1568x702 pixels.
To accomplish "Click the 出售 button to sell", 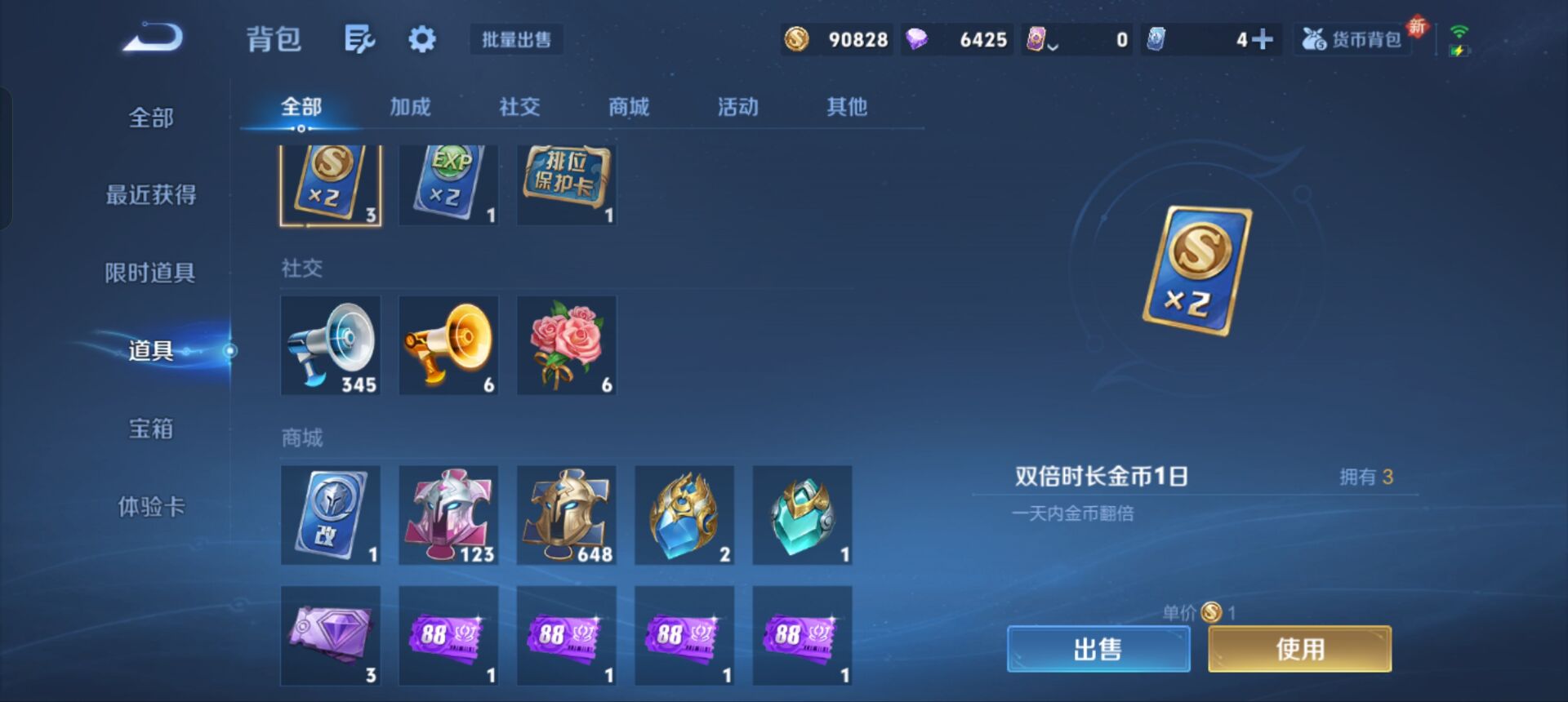I will 1098,649.
